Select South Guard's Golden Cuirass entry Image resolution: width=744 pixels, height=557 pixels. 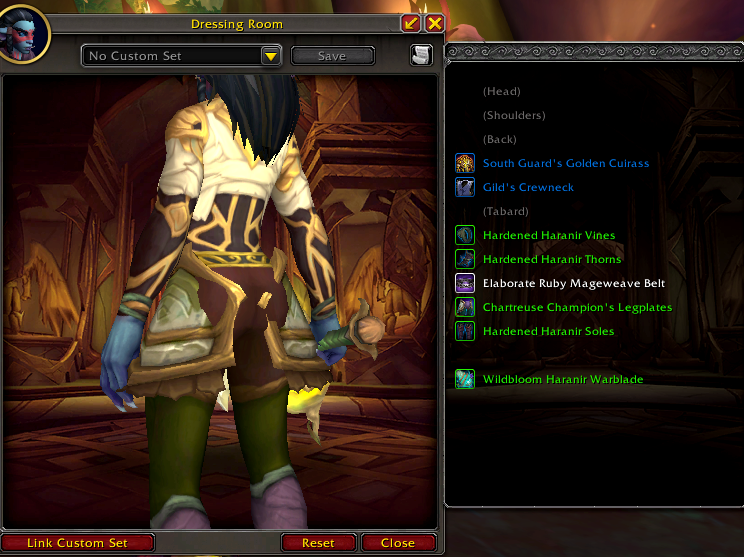point(565,163)
